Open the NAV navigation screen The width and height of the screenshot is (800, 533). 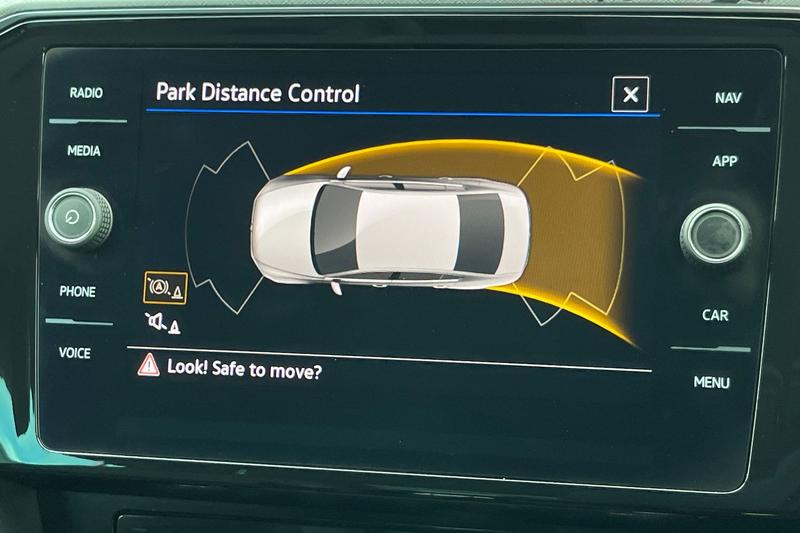[x=728, y=98]
